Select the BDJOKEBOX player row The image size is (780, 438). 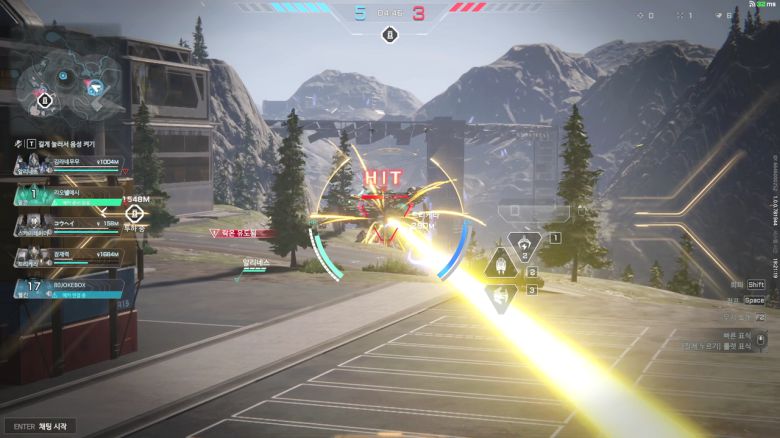tap(68, 288)
